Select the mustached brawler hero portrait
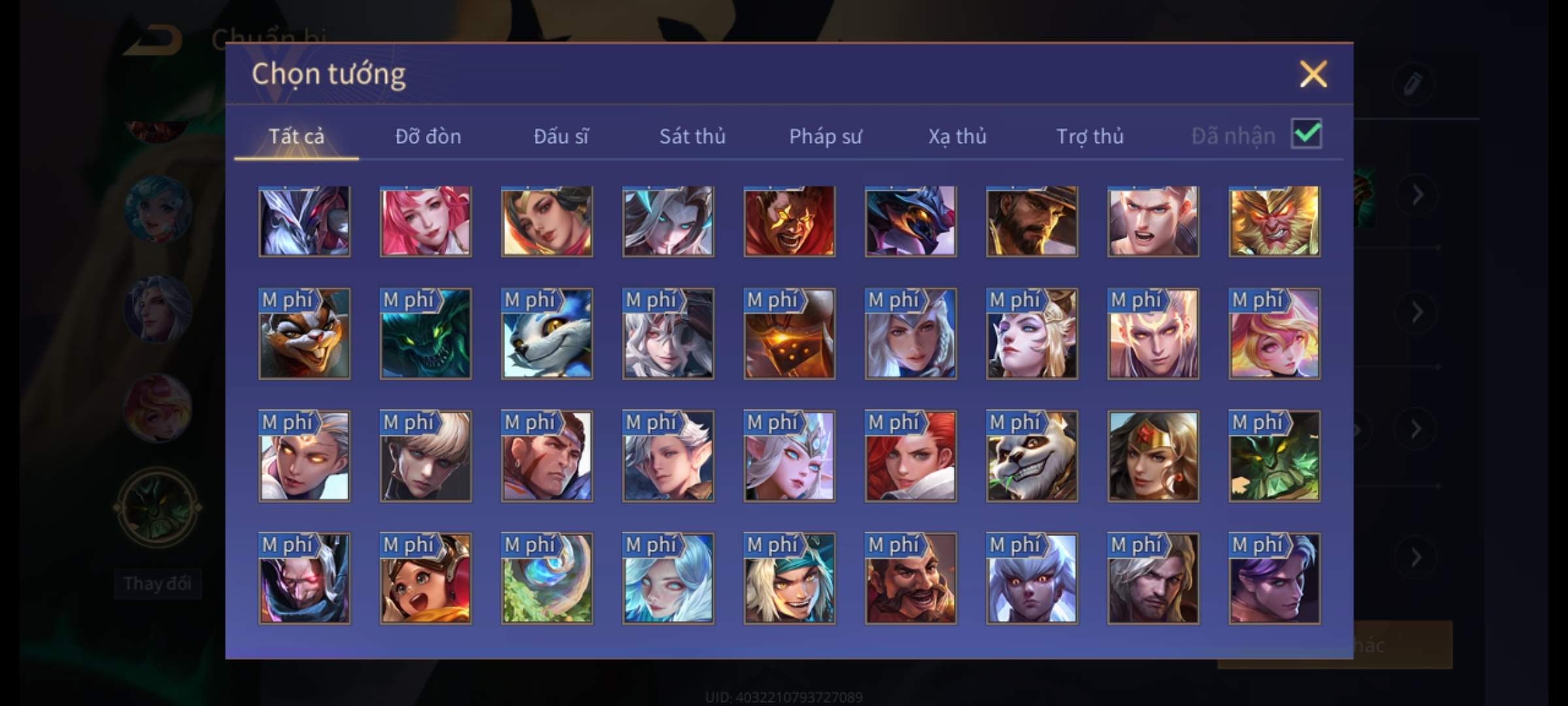1568x706 pixels. click(x=911, y=579)
